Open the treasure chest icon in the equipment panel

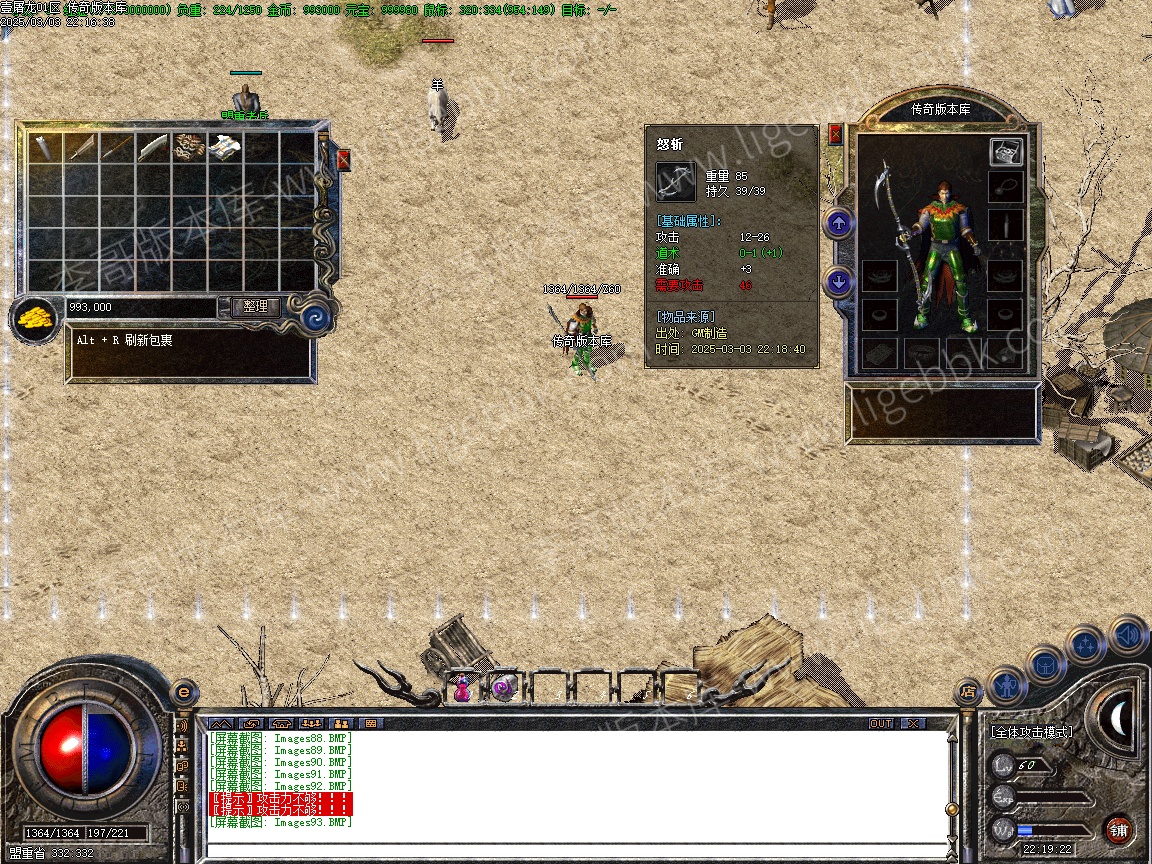click(x=1006, y=151)
